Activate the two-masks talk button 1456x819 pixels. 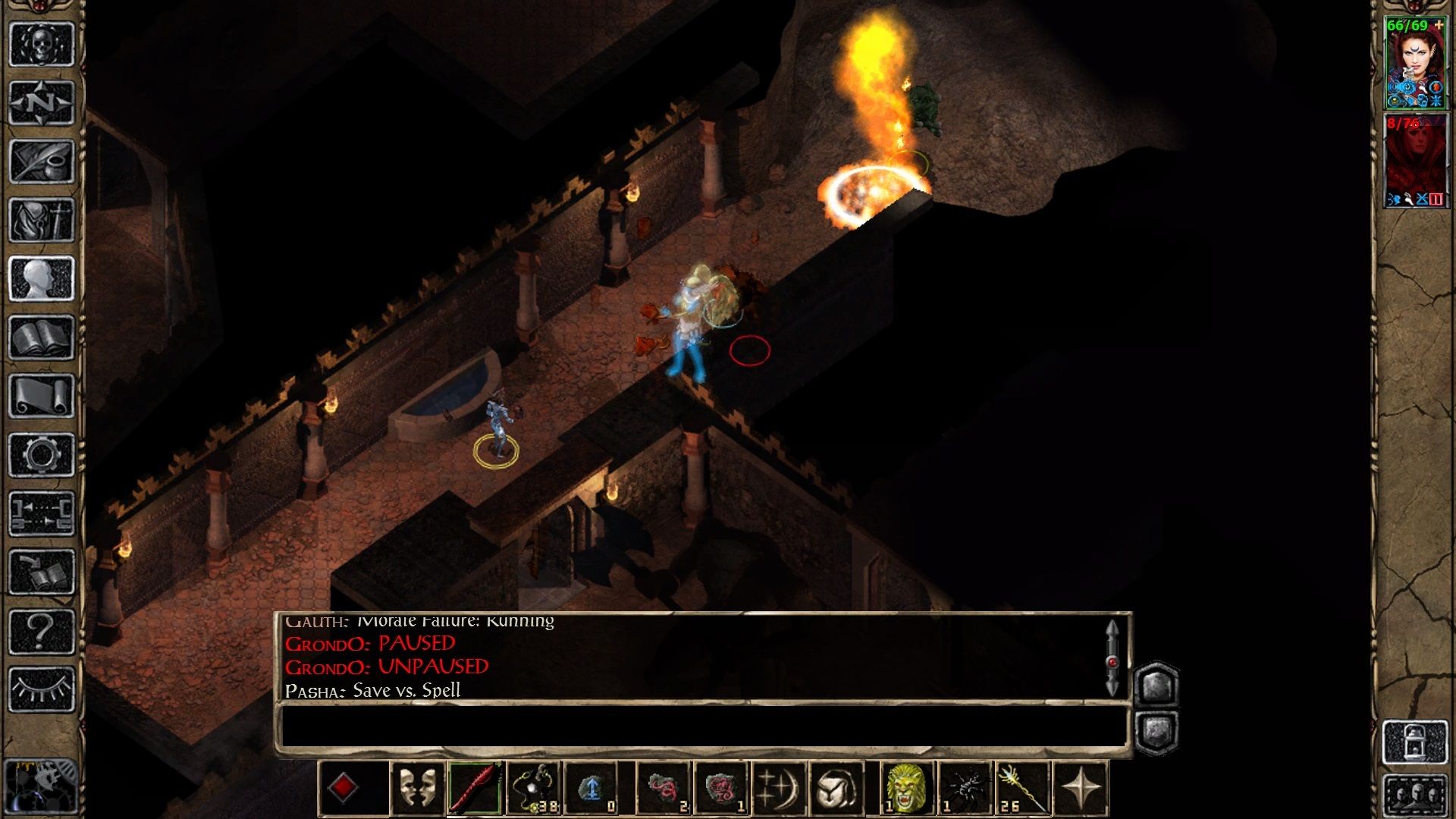[417, 788]
